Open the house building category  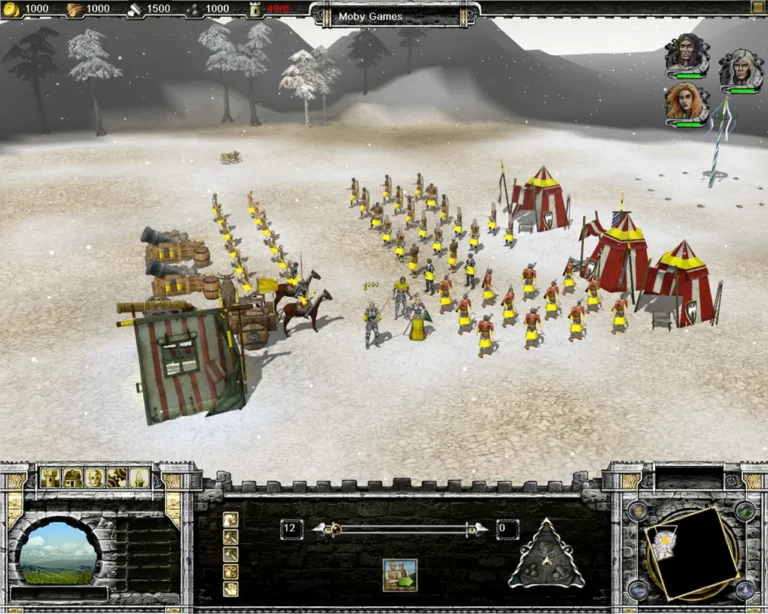[x=71, y=477]
